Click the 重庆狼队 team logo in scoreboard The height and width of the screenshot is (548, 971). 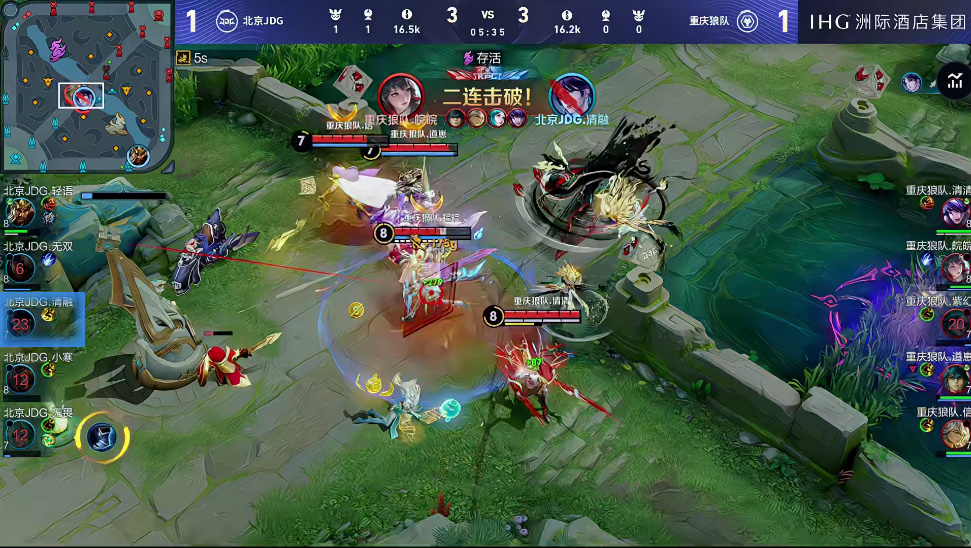(x=746, y=21)
